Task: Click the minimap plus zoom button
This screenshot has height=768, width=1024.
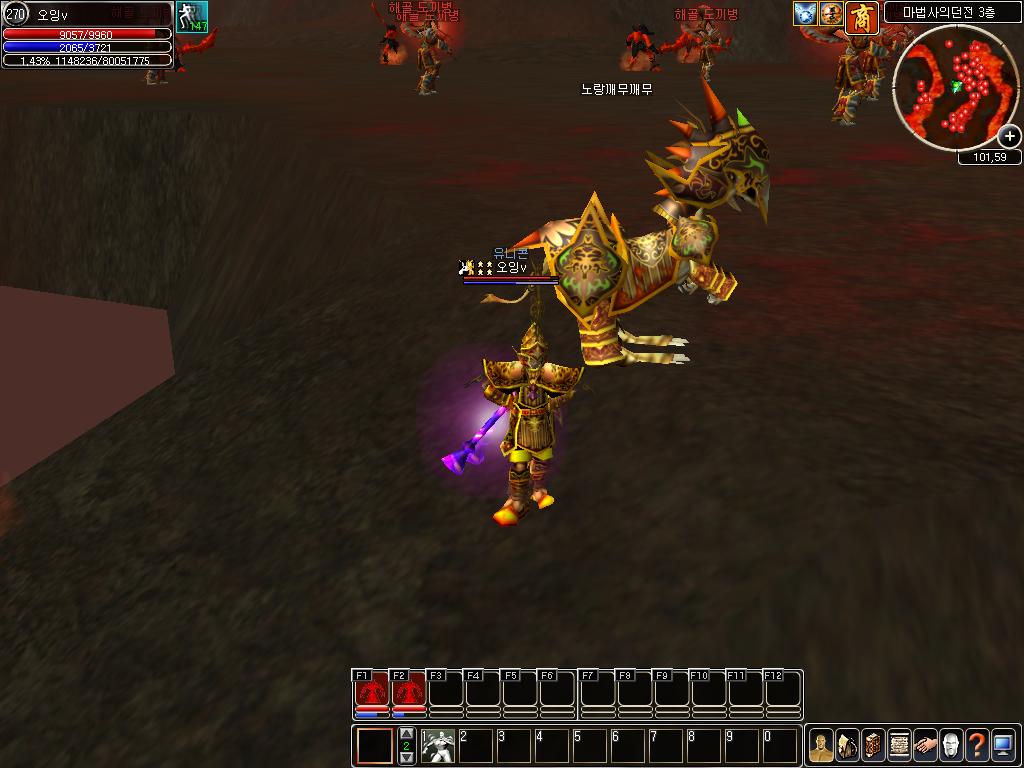Action: click(1009, 137)
